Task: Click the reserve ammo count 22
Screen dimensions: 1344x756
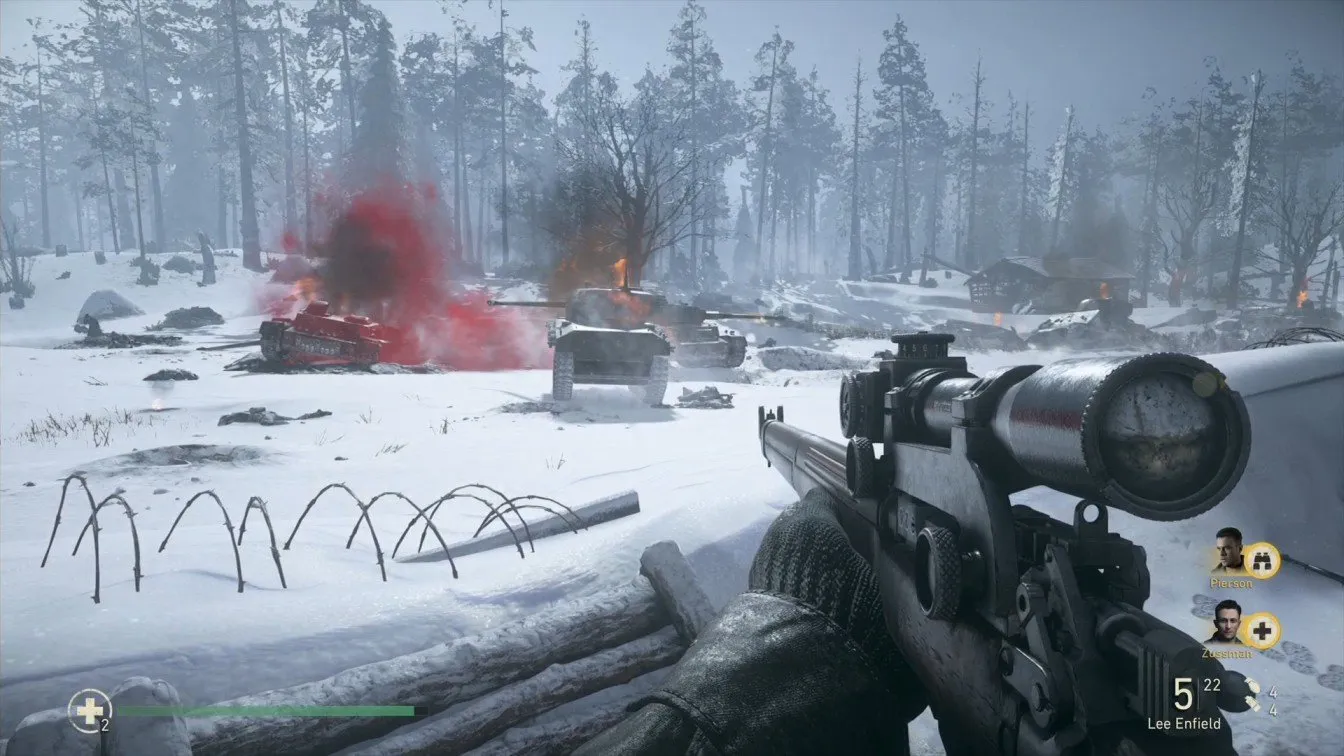Action: (1213, 684)
